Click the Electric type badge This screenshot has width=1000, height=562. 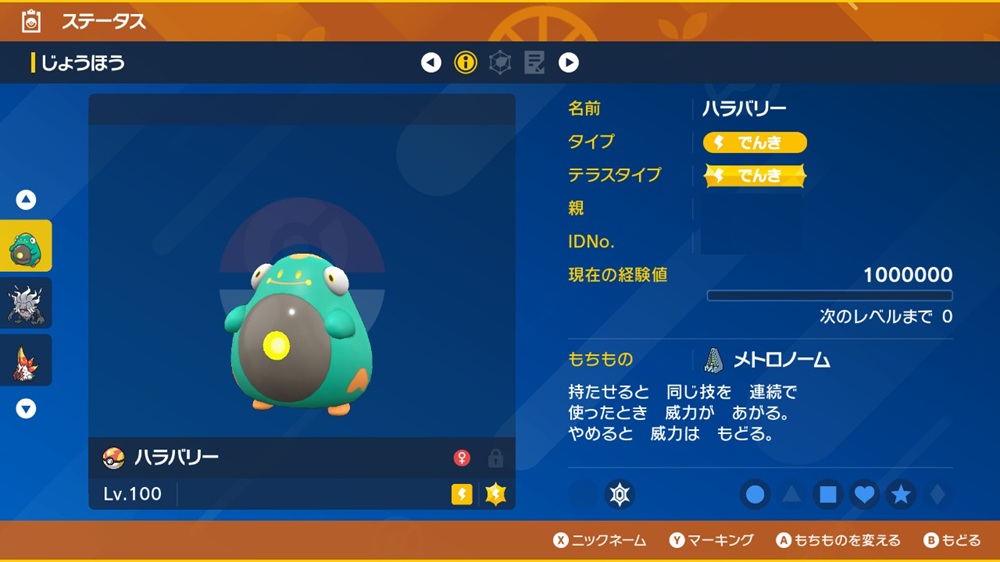click(x=755, y=142)
